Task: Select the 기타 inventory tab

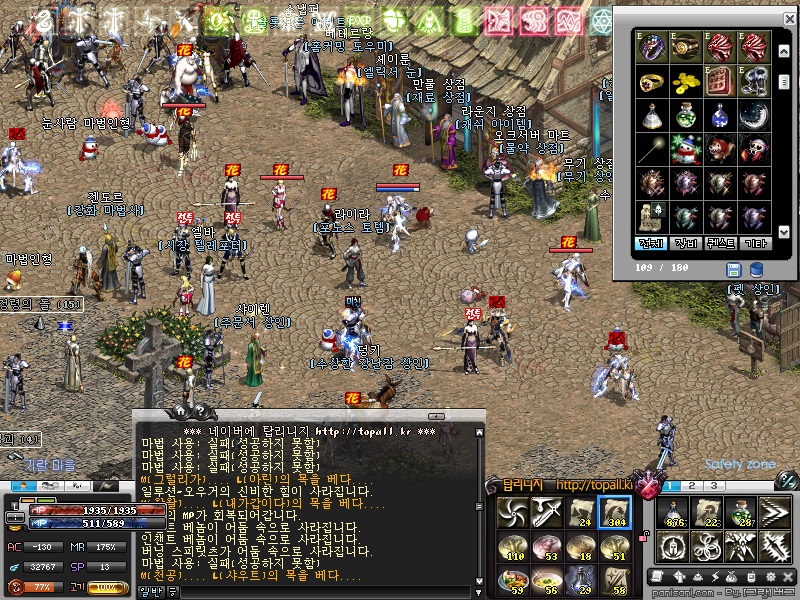Action: (x=754, y=244)
